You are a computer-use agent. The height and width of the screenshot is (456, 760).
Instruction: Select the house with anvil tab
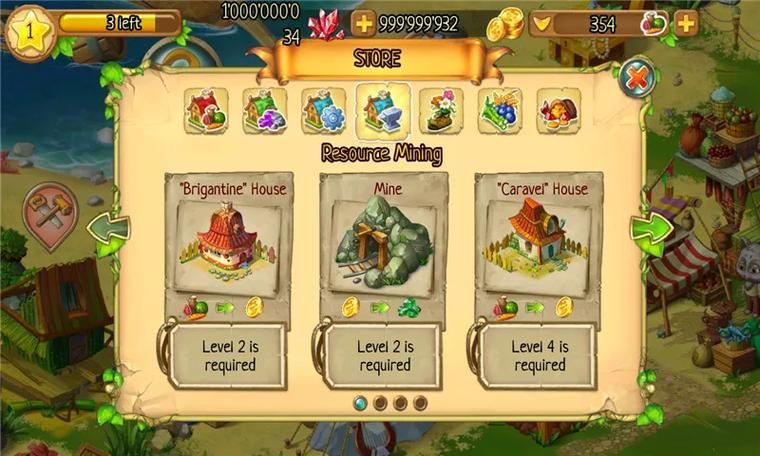[383, 110]
